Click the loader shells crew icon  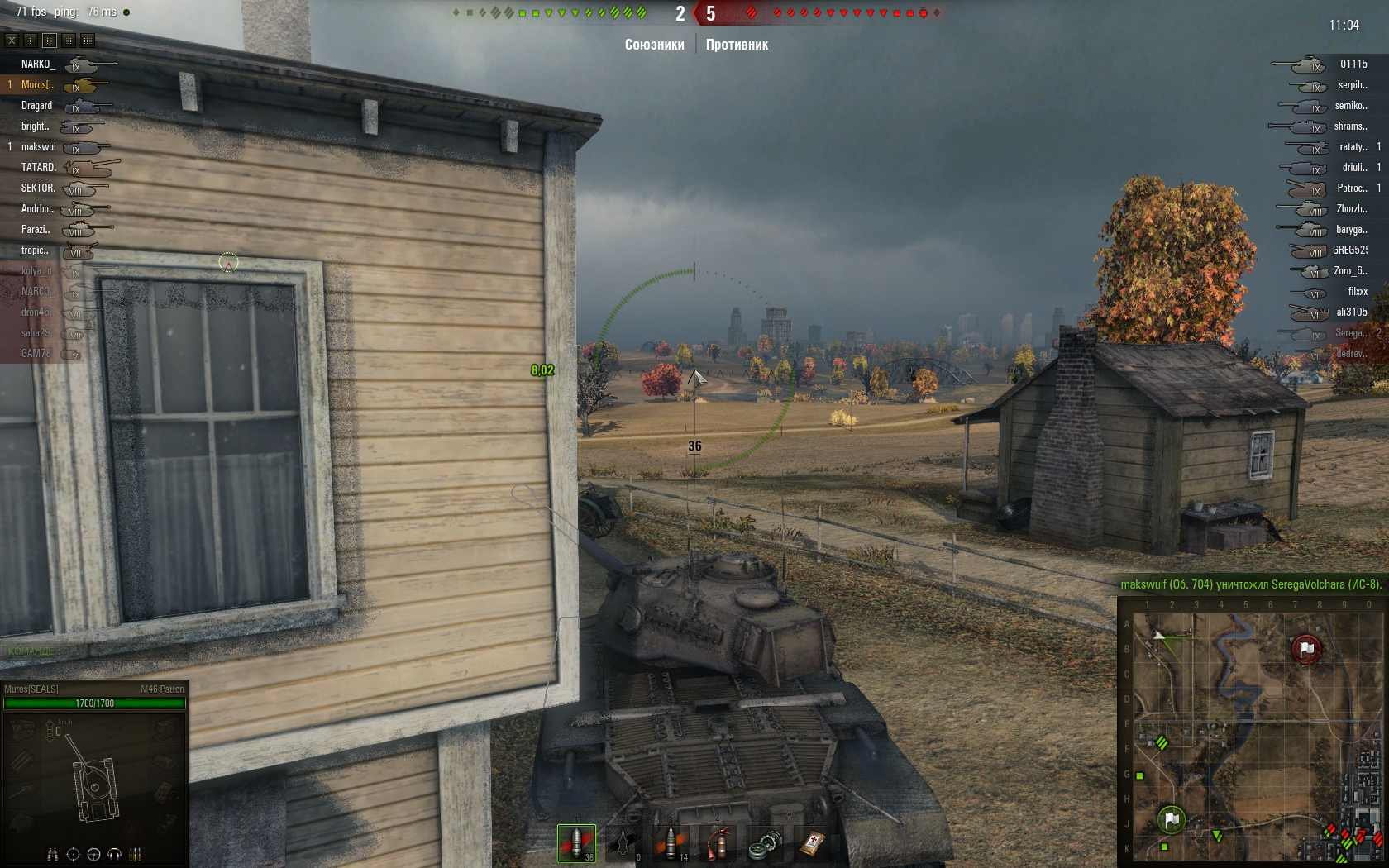pos(135,854)
